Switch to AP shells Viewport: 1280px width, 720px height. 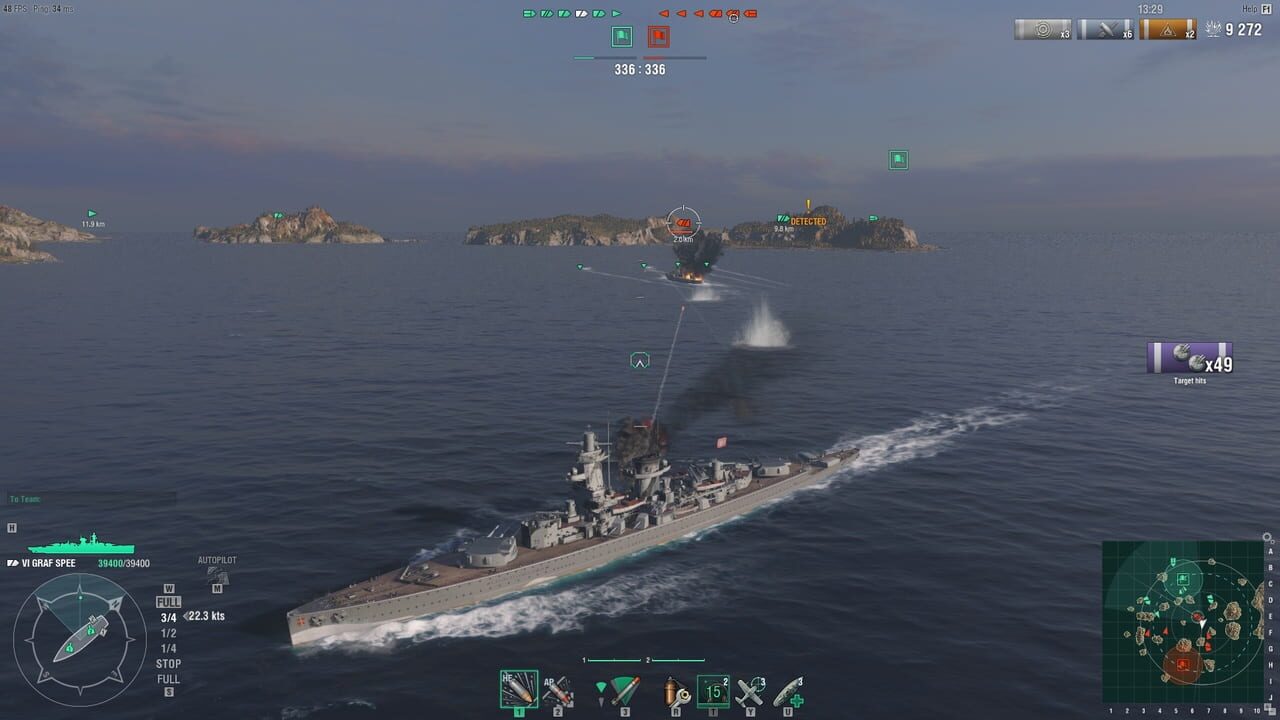click(x=557, y=690)
